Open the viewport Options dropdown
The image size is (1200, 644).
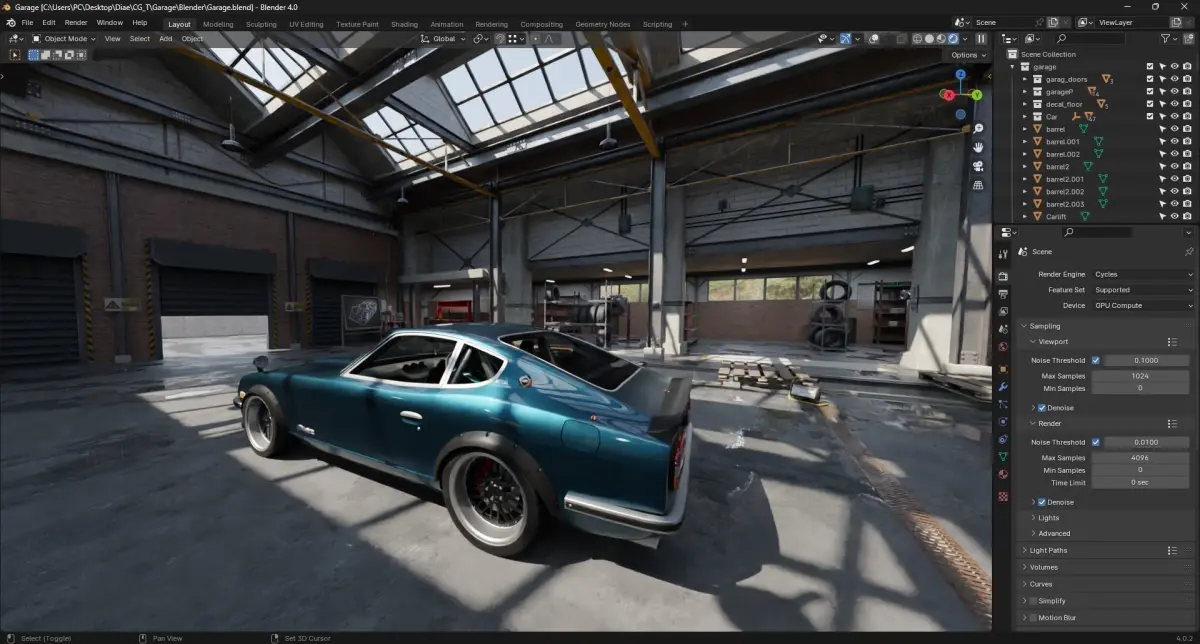(x=968, y=55)
